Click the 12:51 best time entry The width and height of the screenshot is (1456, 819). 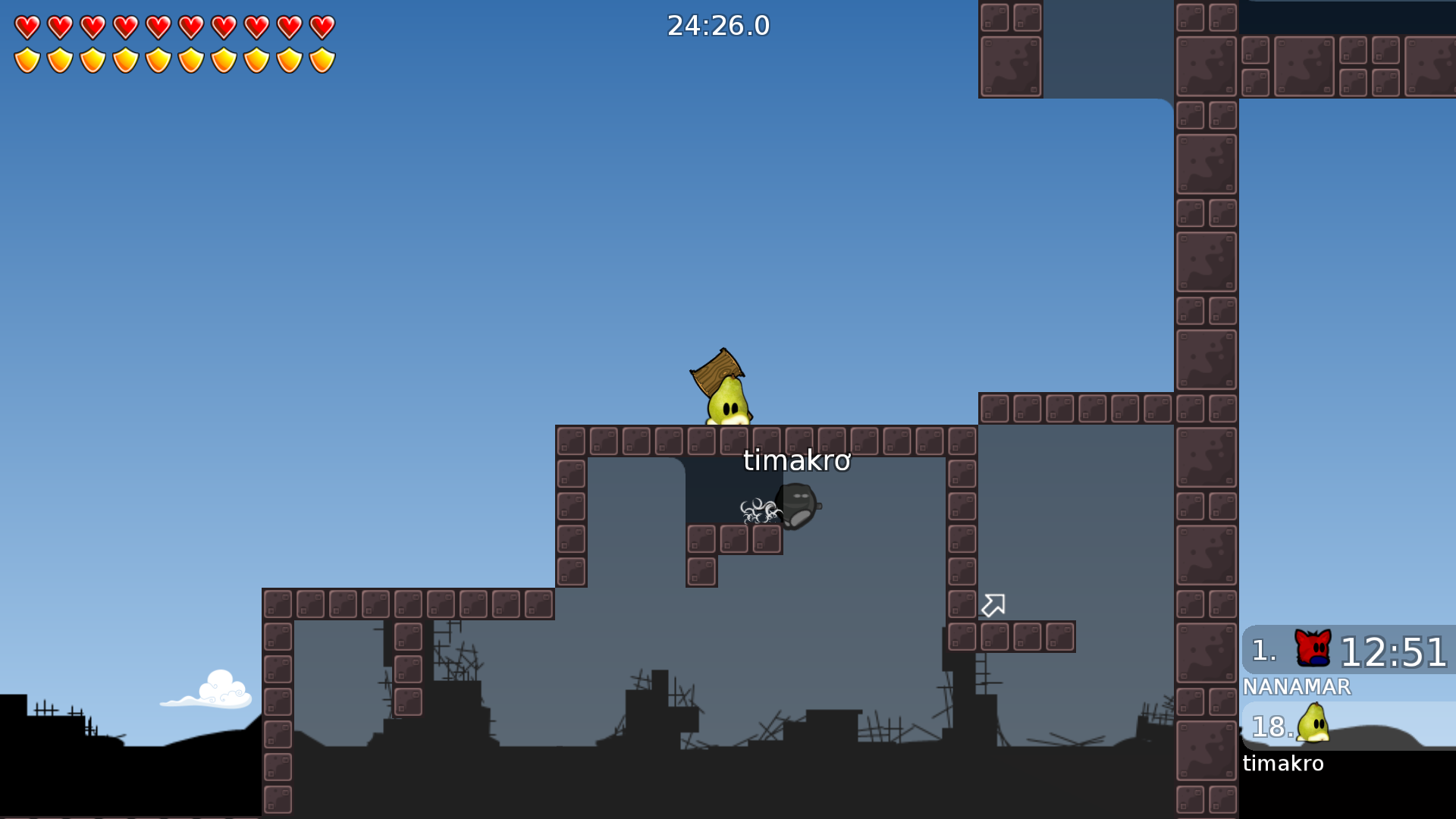click(x=1394, y=650)
